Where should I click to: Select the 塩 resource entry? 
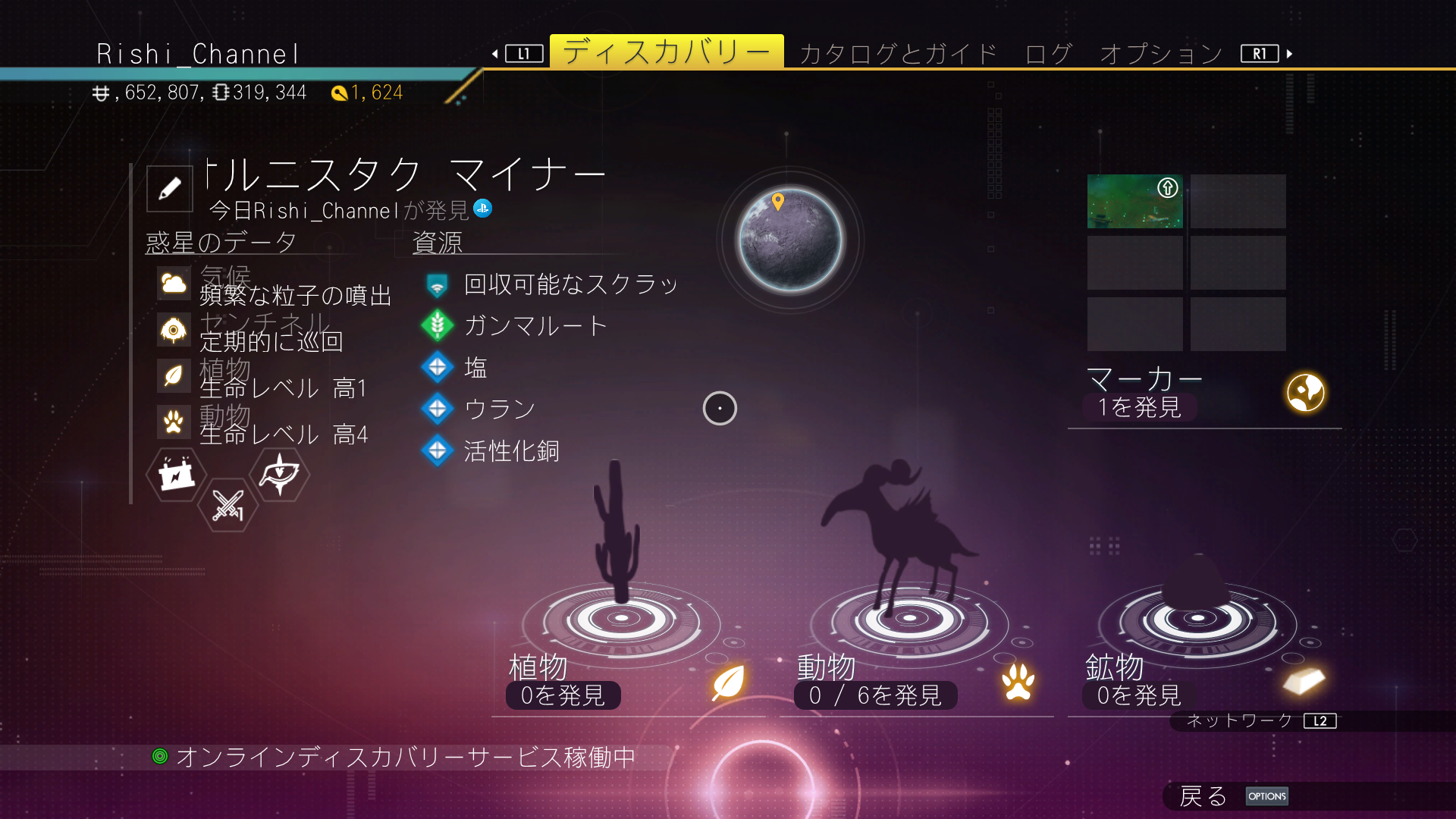click(475, 368)
